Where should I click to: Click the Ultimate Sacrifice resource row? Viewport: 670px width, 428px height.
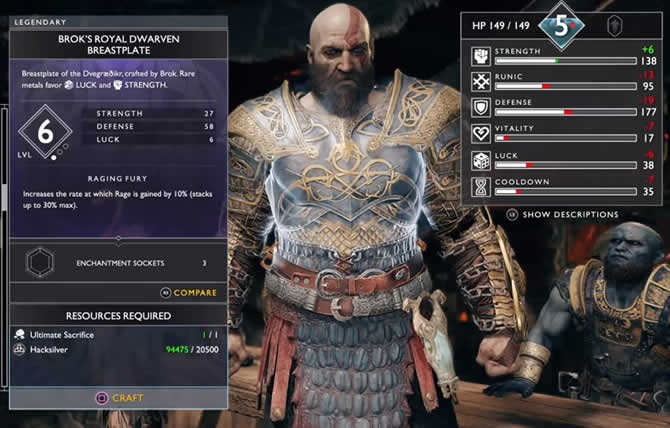pyautogui.click(x=118, y=334)
